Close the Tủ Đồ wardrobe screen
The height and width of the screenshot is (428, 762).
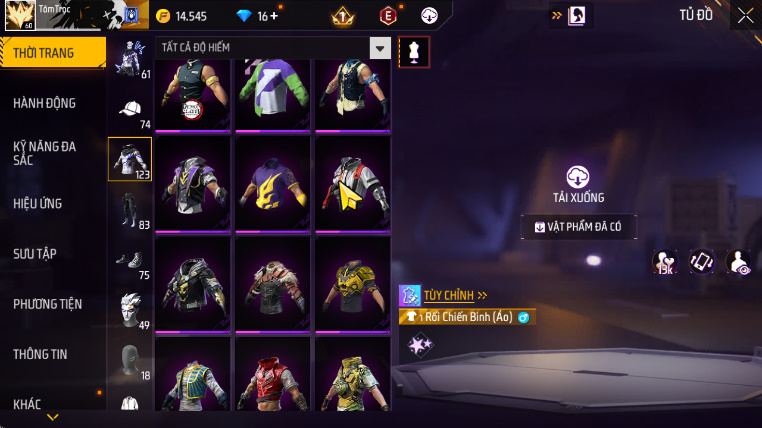point(746,15)
